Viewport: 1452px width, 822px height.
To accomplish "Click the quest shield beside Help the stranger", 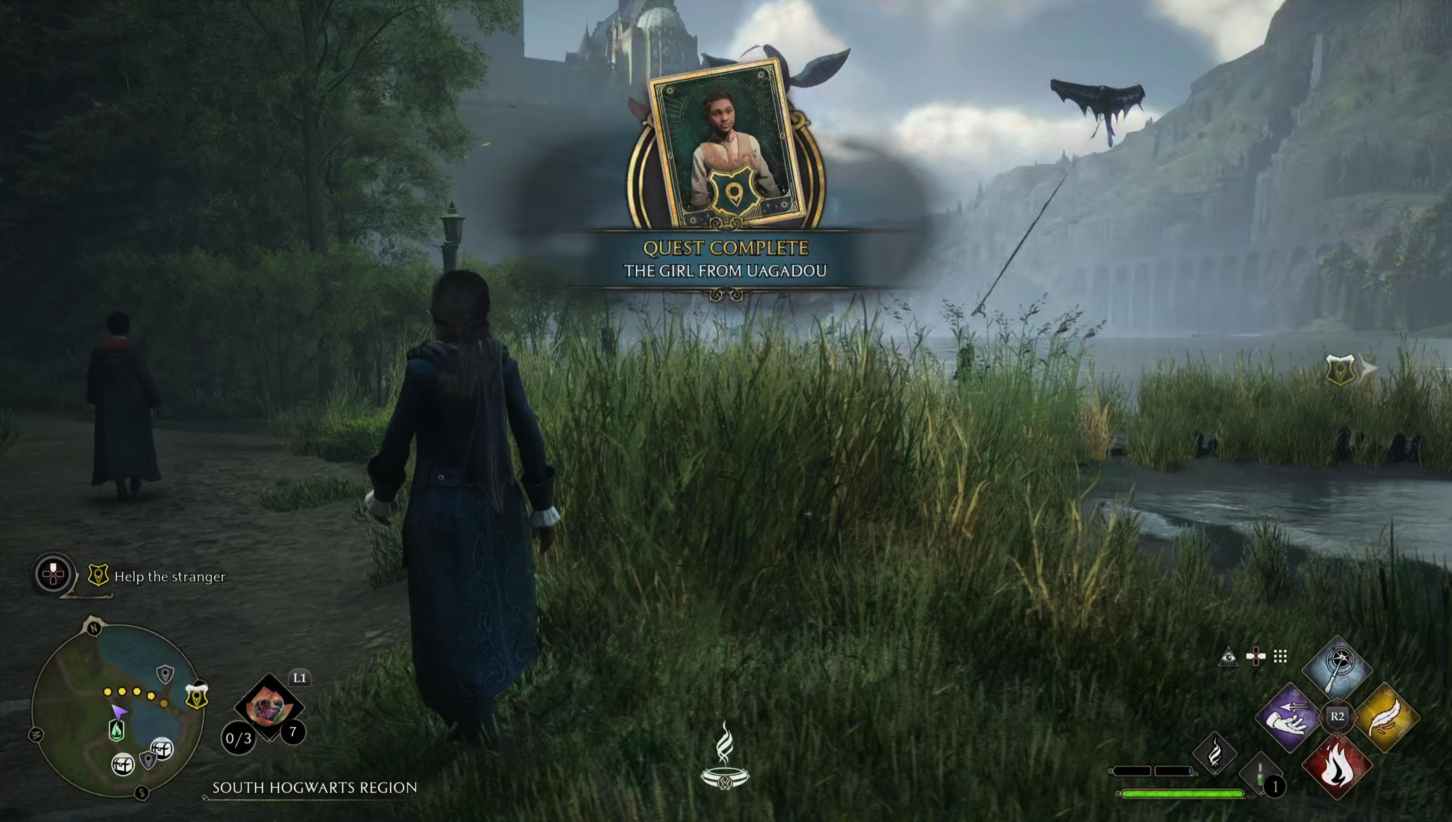I will 99,573.
